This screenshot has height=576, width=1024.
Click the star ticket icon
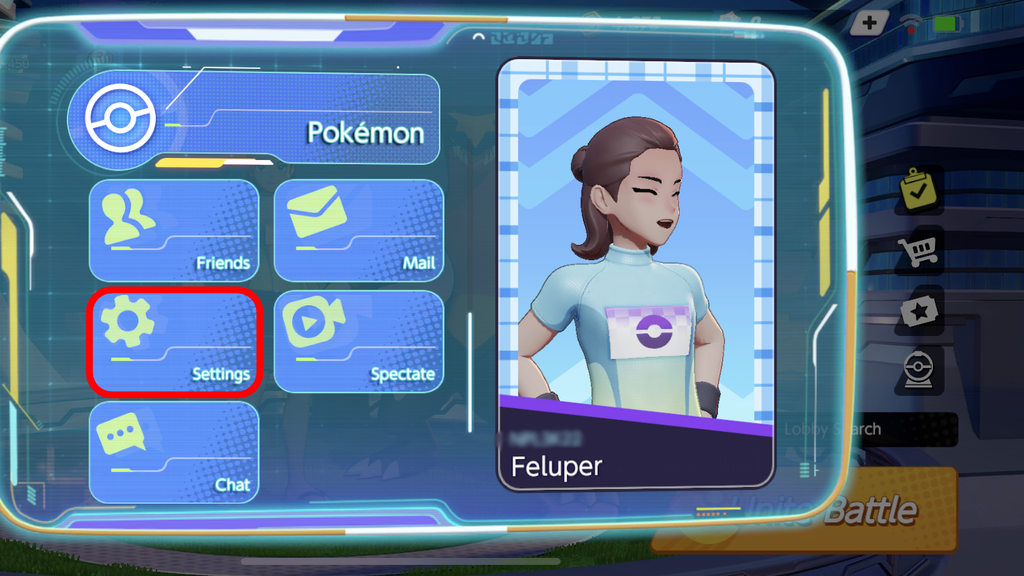pyautogui.click(x=917, y=312)
